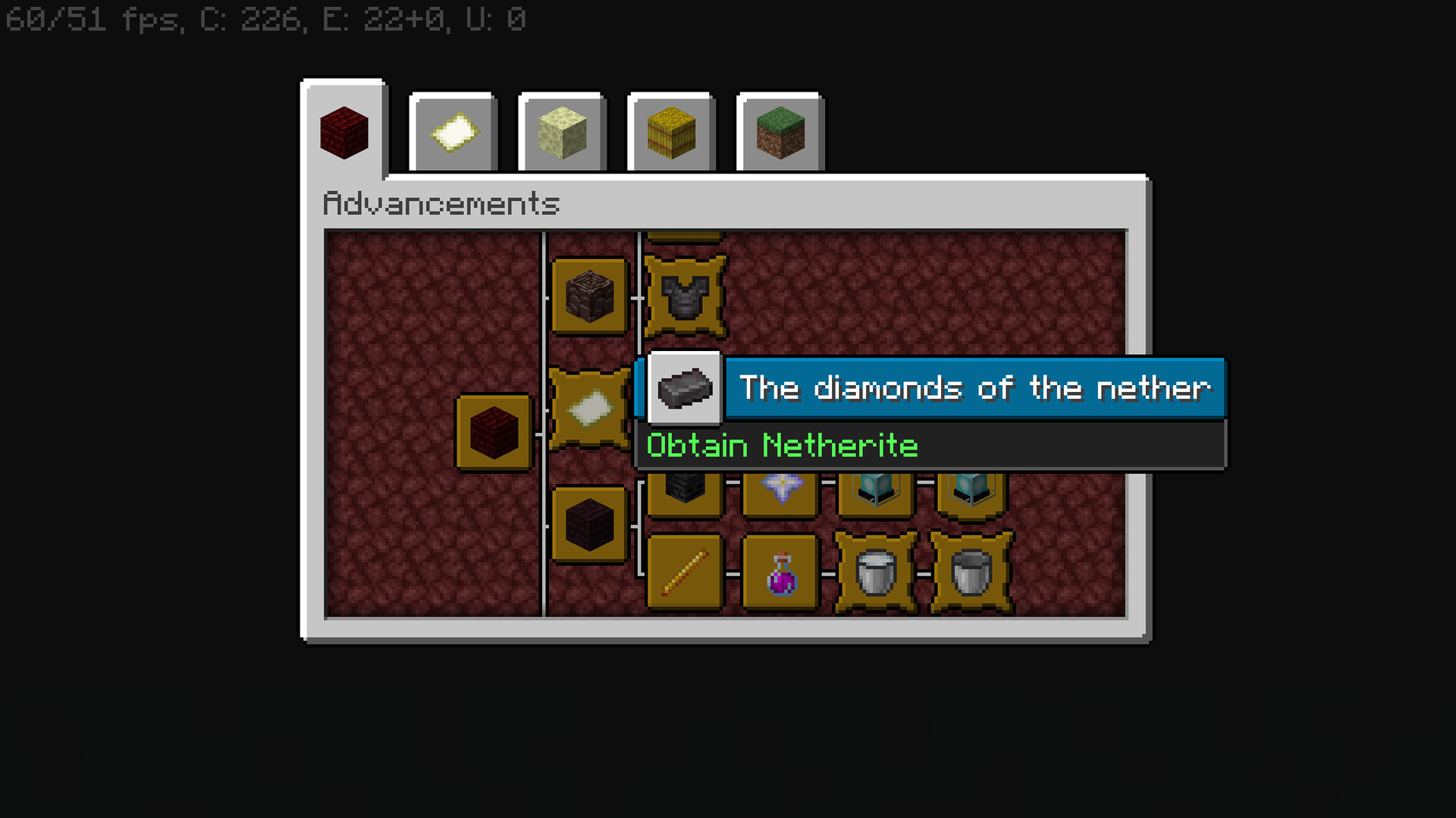Select the purple potion advancement
The image size is (1456, 818).
(x=781, y=573)
